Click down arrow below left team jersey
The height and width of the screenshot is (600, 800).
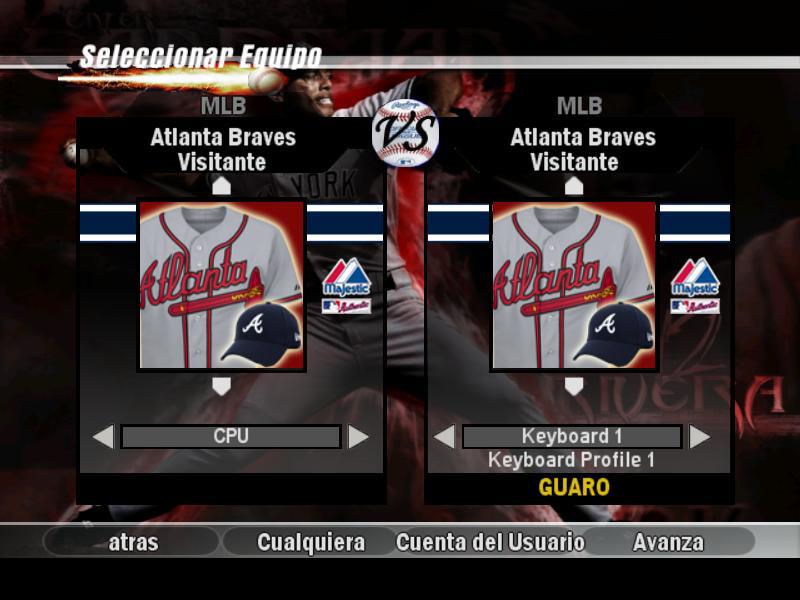point(221,386)
